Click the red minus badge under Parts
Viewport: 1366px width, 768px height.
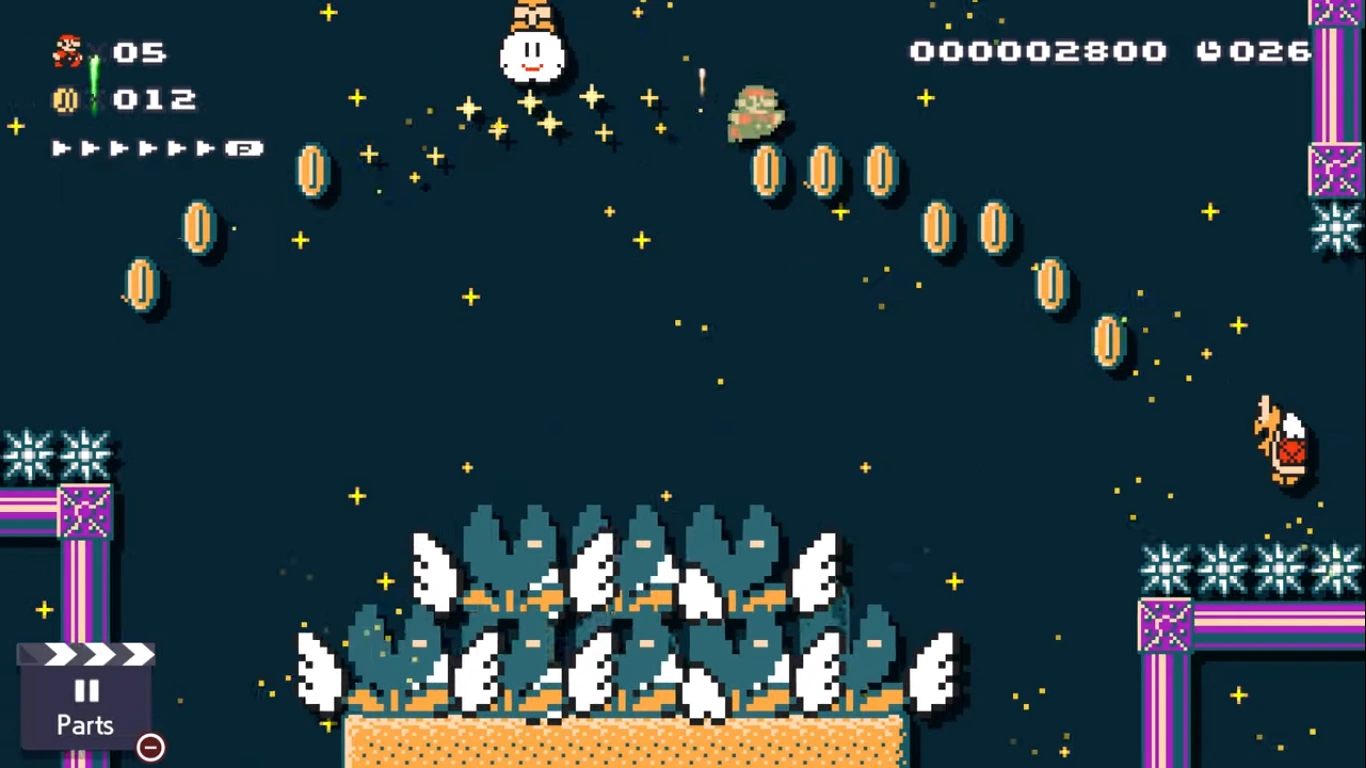click(150, 745)
